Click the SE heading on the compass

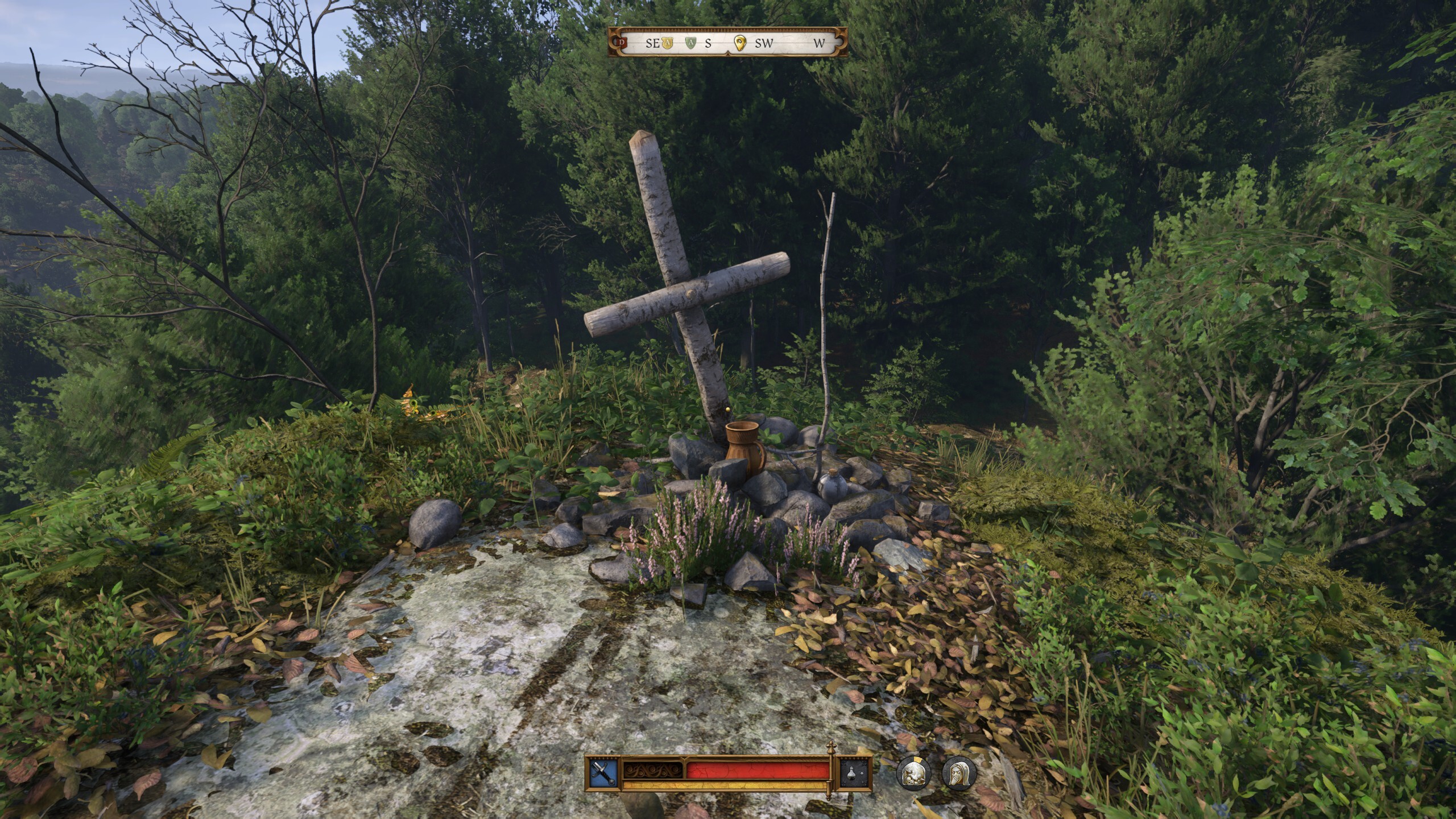[x=652, y=43]
